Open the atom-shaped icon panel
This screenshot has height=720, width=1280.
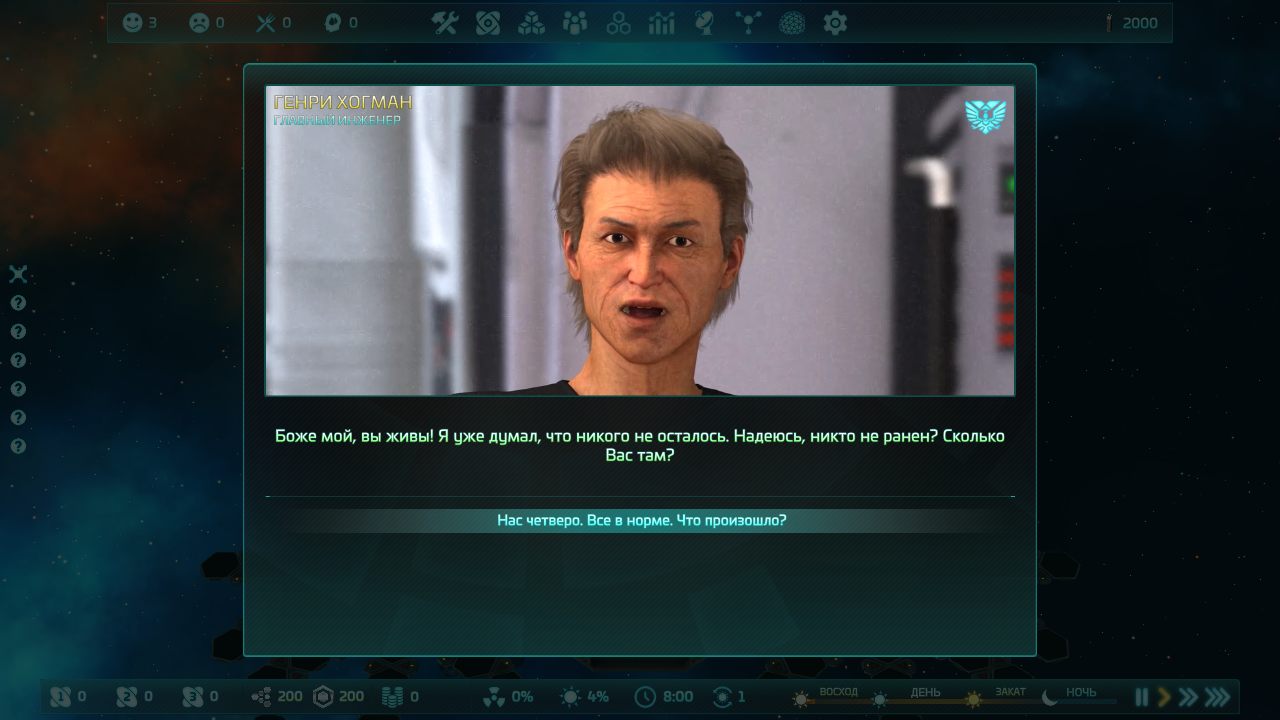pyautogui.click(x=488, y=23)
